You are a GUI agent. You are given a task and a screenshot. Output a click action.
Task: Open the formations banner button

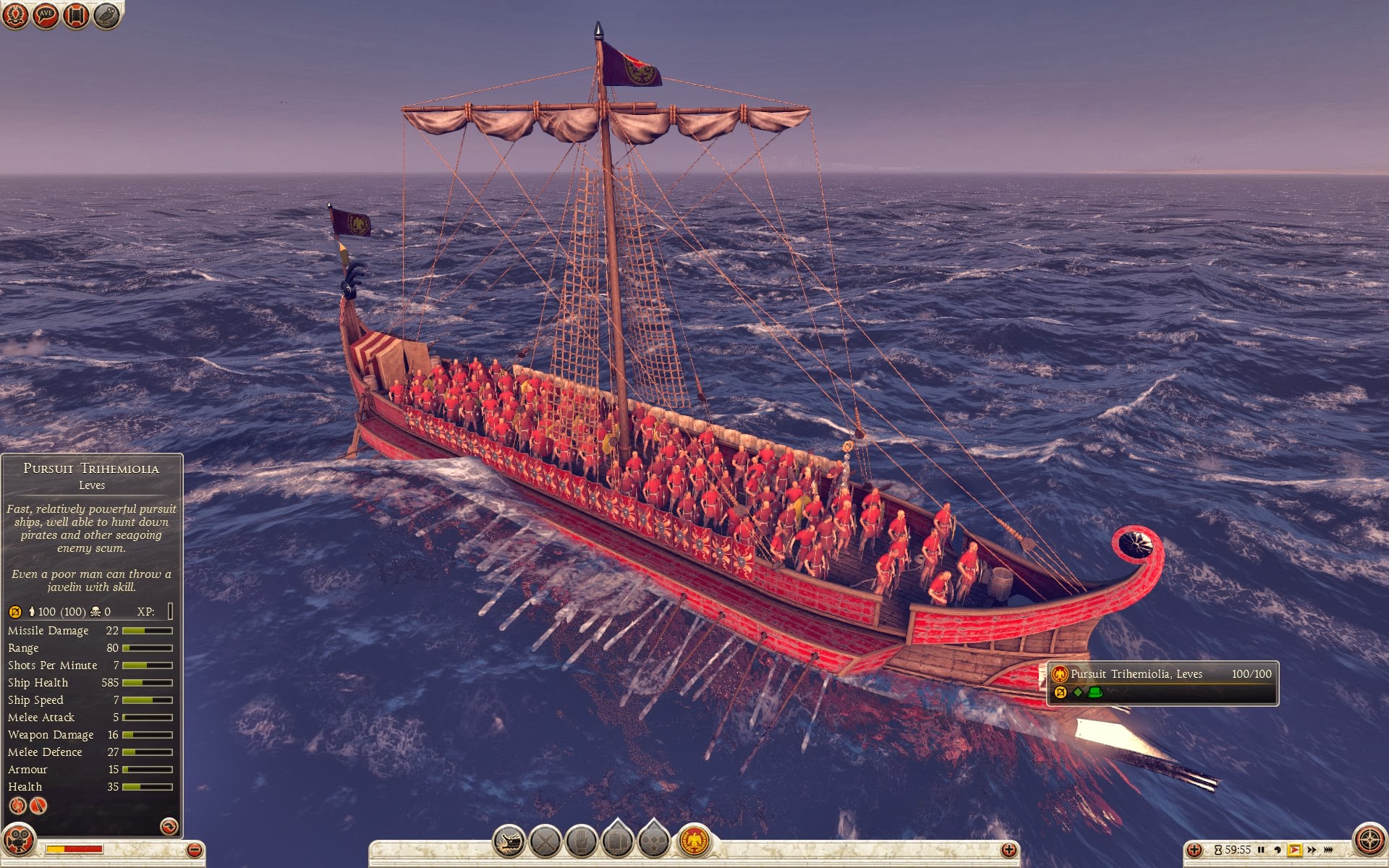(x=618, y=840)
